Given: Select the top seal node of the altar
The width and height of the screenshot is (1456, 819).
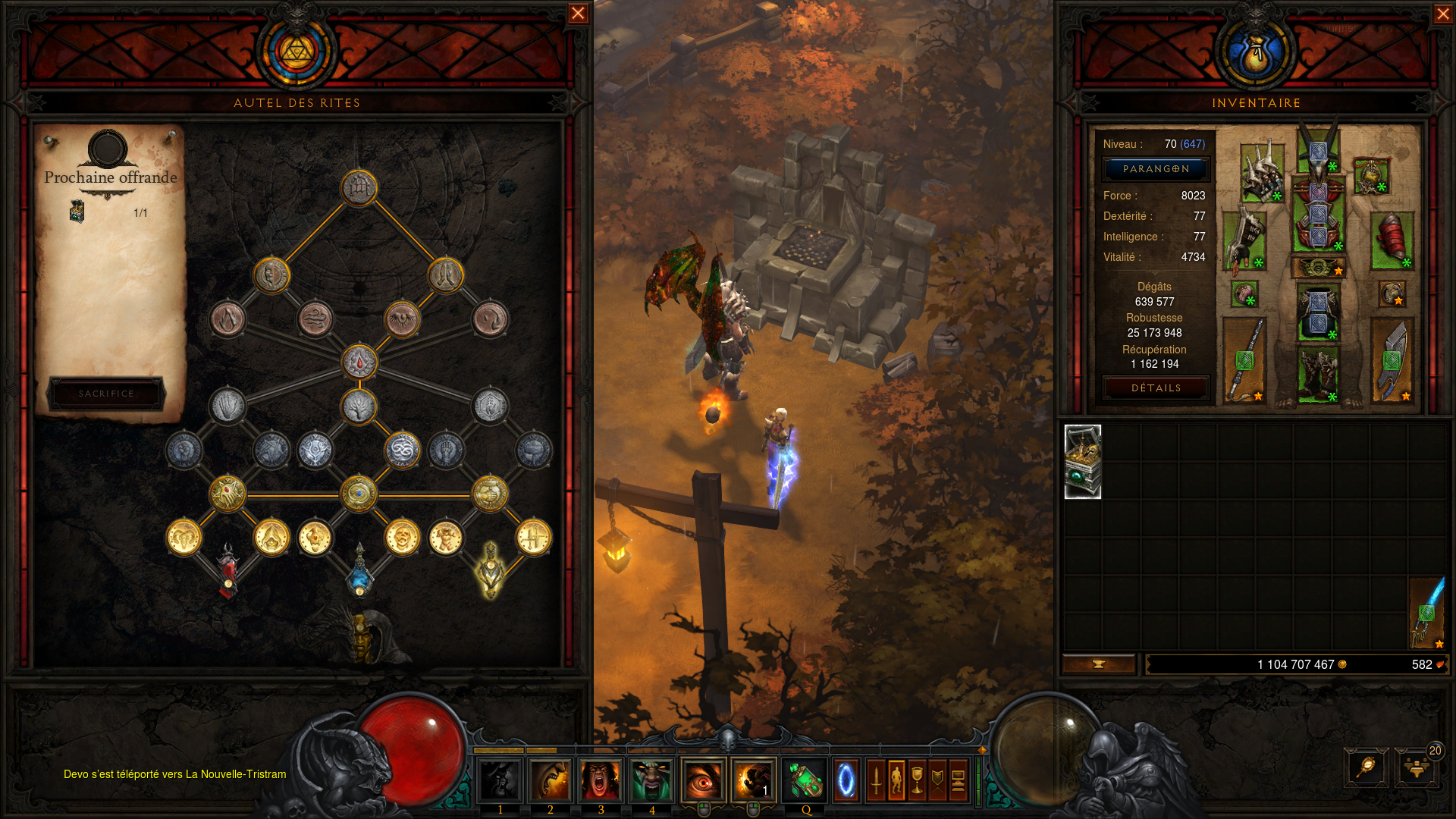Looking at the screenshot, I should pyautogui.click(x=359, y=187).
